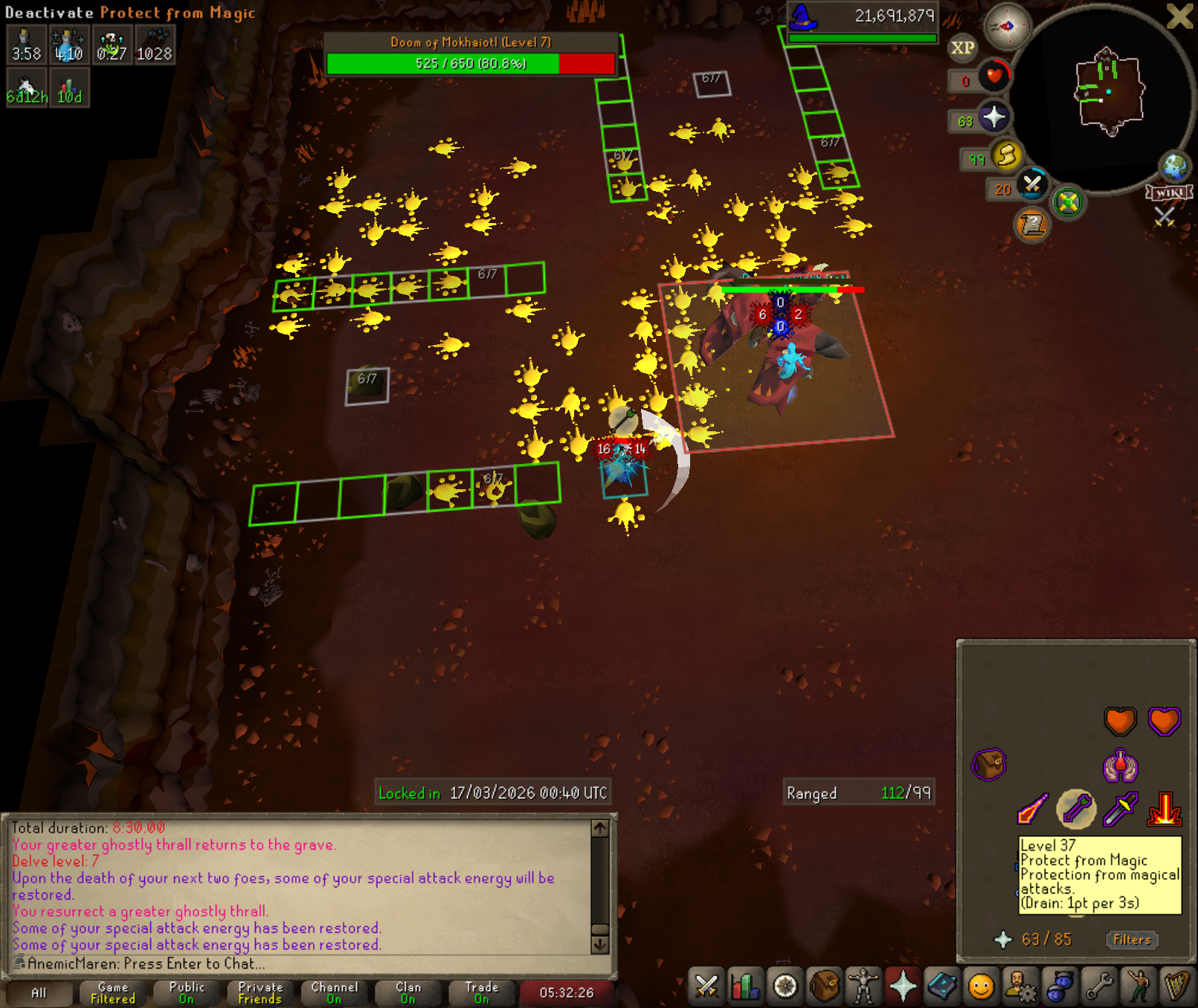Open the Skills bar-chart tab
The image size is (1198, 1008).
(x=745, y=987)
